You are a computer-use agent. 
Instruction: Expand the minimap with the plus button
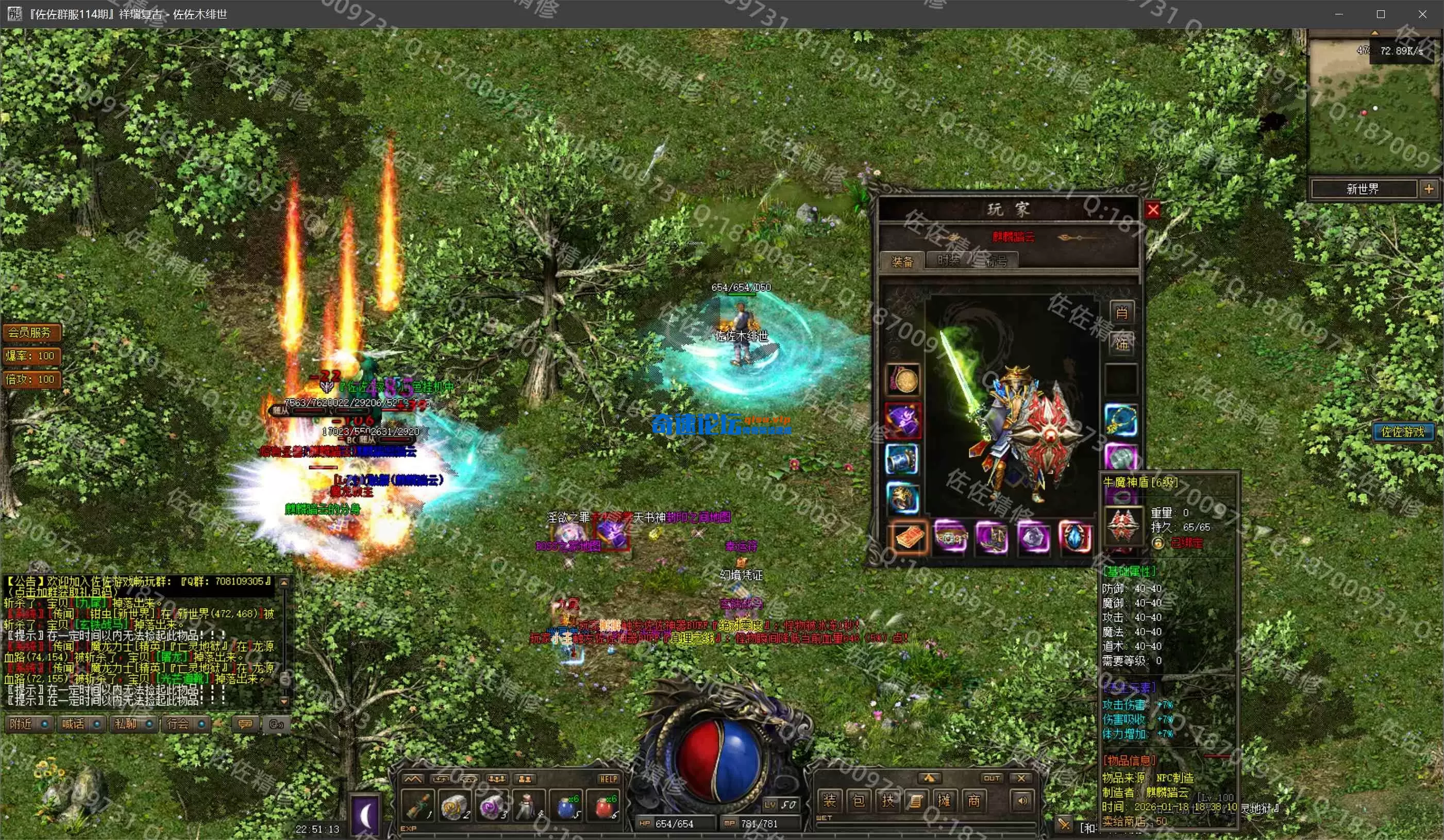point(1429,189)
